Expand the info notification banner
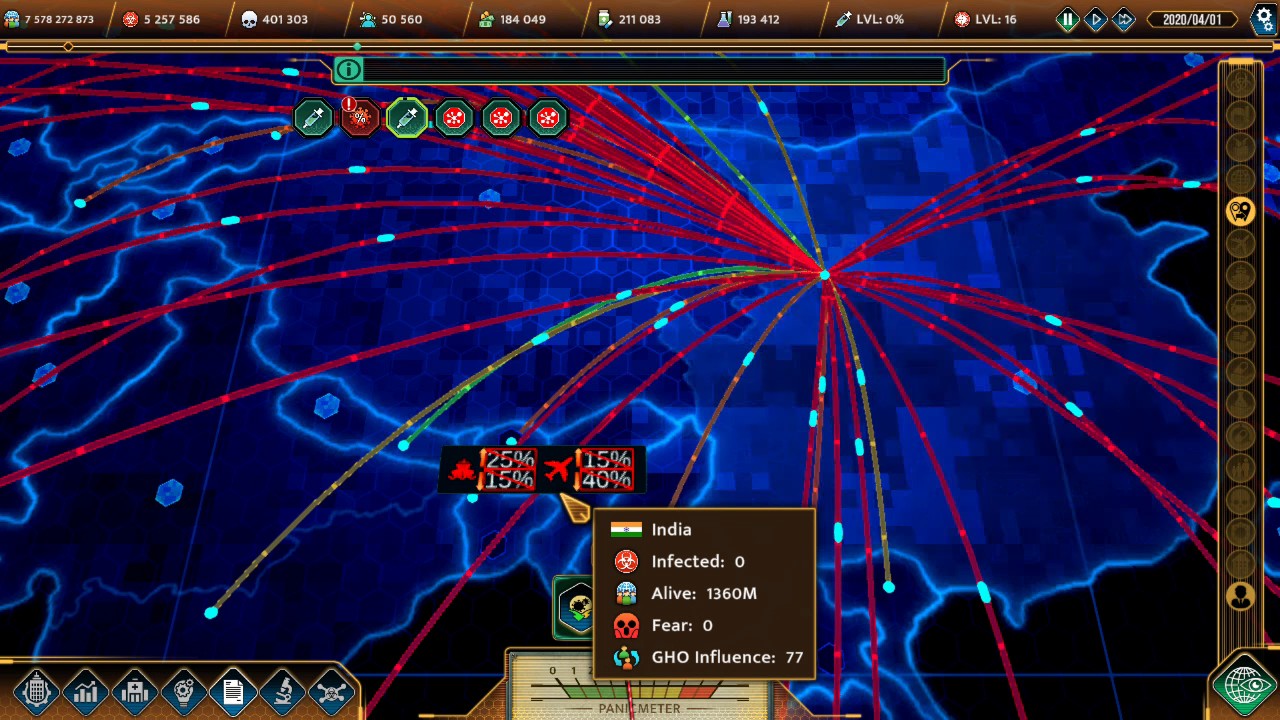Viewport: 1280px width, 720px height. 349,69
